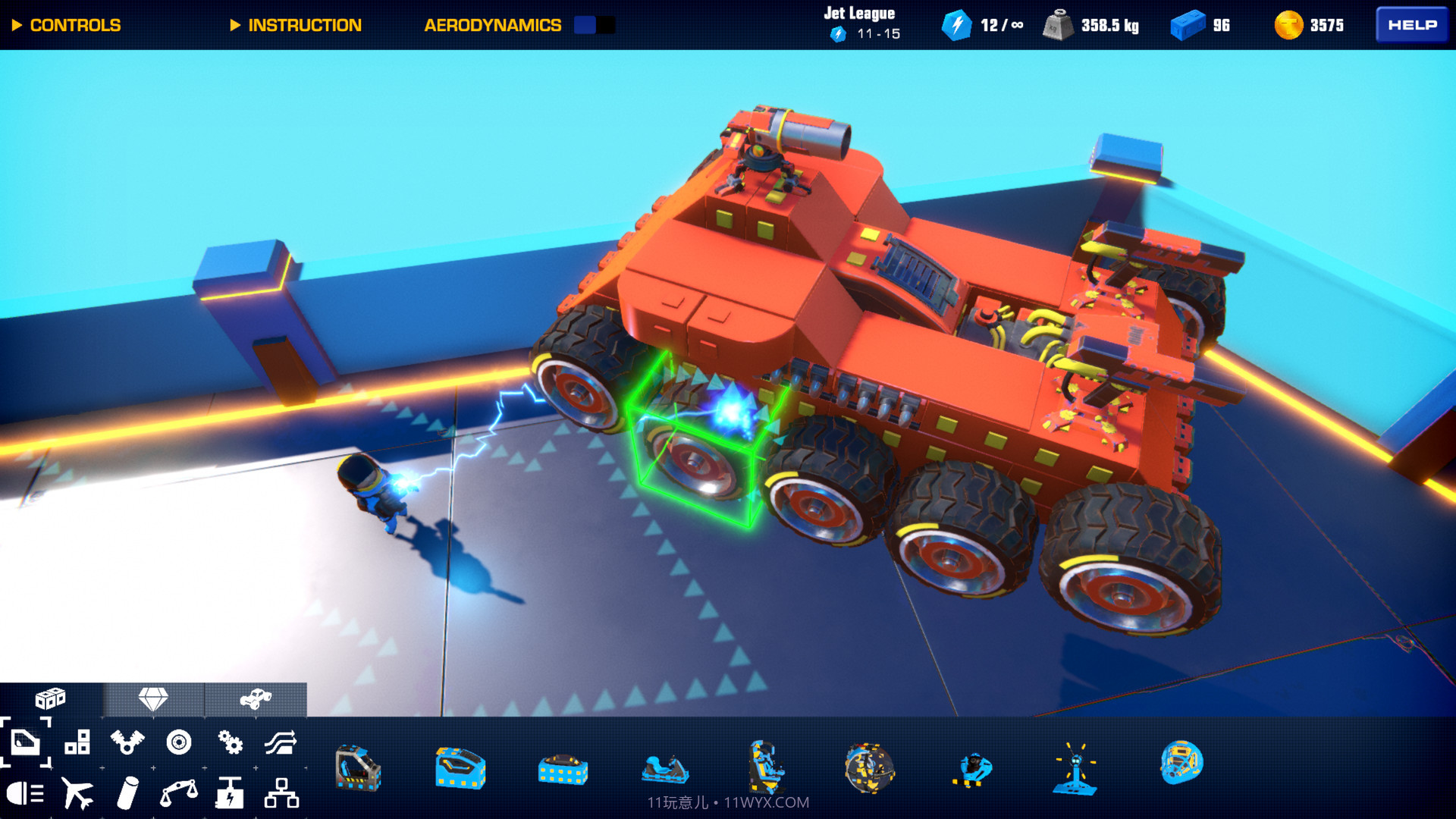1456x819 pixels.
Task: Switch to the vehicle tab
Action: click(258, 699)
